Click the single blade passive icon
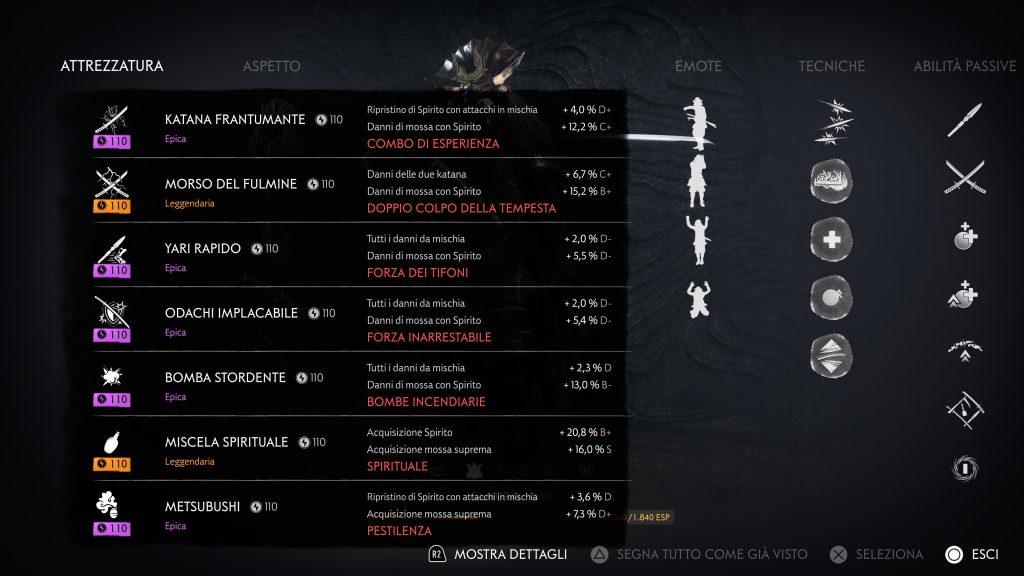Viewport: 1024px width, 576px height. click(965, 120)
